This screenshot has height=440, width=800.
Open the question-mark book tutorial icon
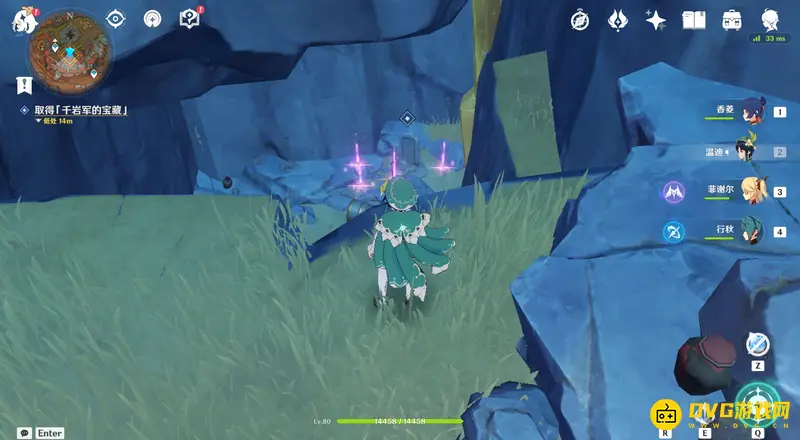tap(189, 18)
